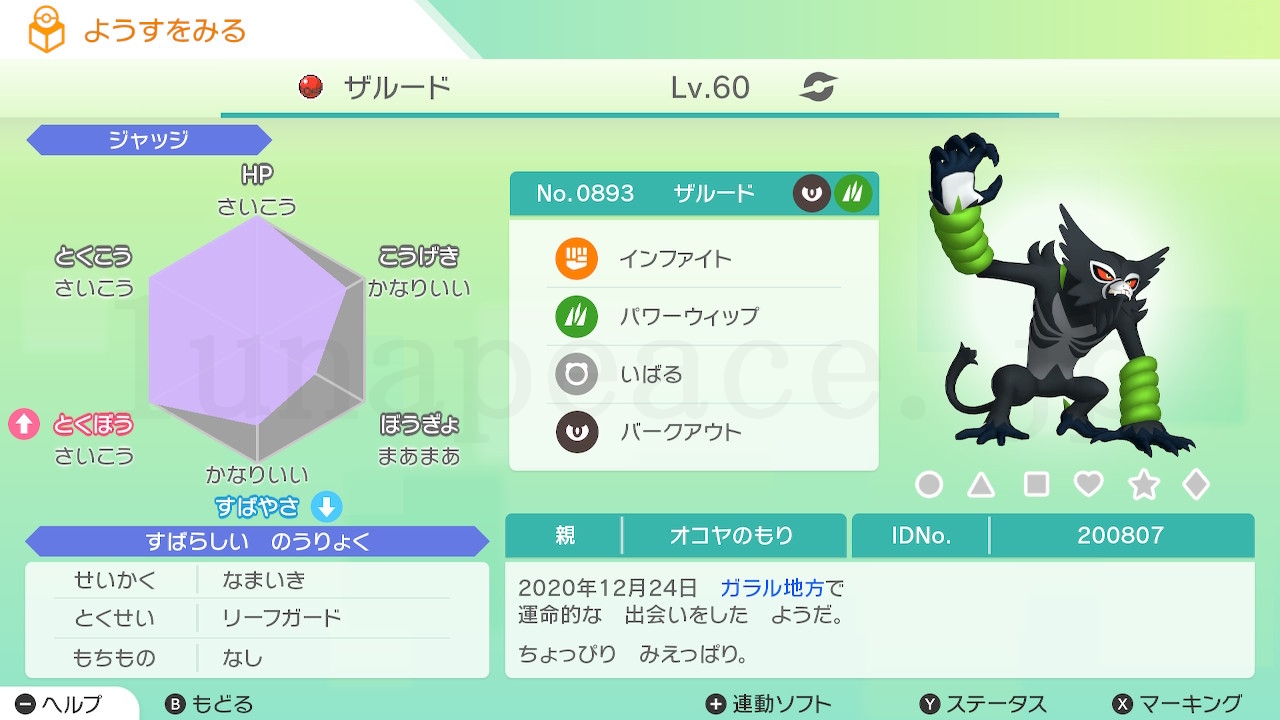
Task: Toggle the circle marking
Action: tap(929, 485)
